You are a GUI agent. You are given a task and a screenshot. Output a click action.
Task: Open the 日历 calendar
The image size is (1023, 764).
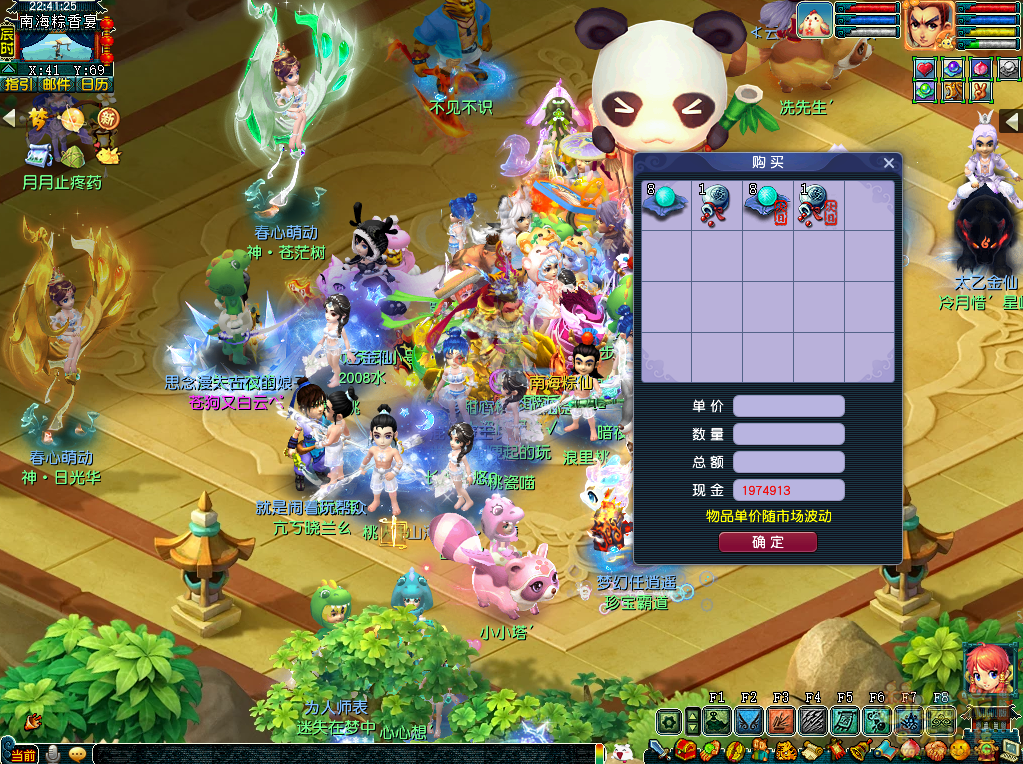pos(95,84)
